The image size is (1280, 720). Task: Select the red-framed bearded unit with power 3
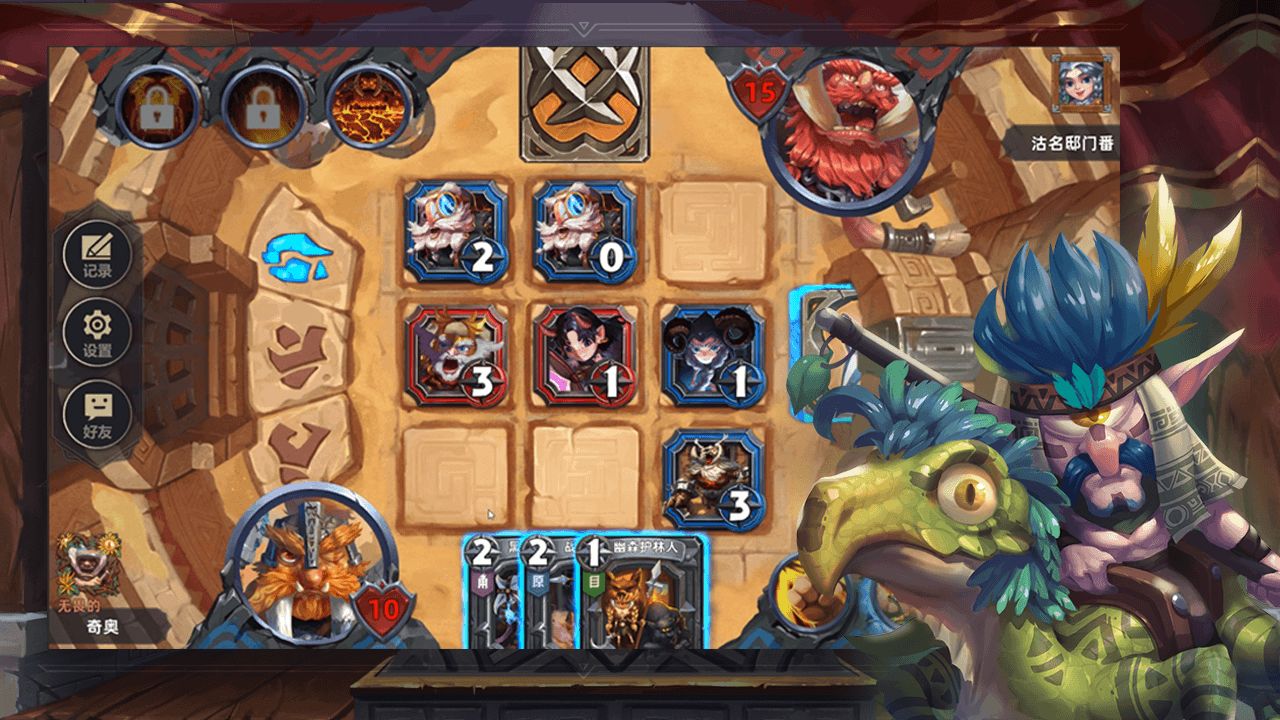(456, 356)
